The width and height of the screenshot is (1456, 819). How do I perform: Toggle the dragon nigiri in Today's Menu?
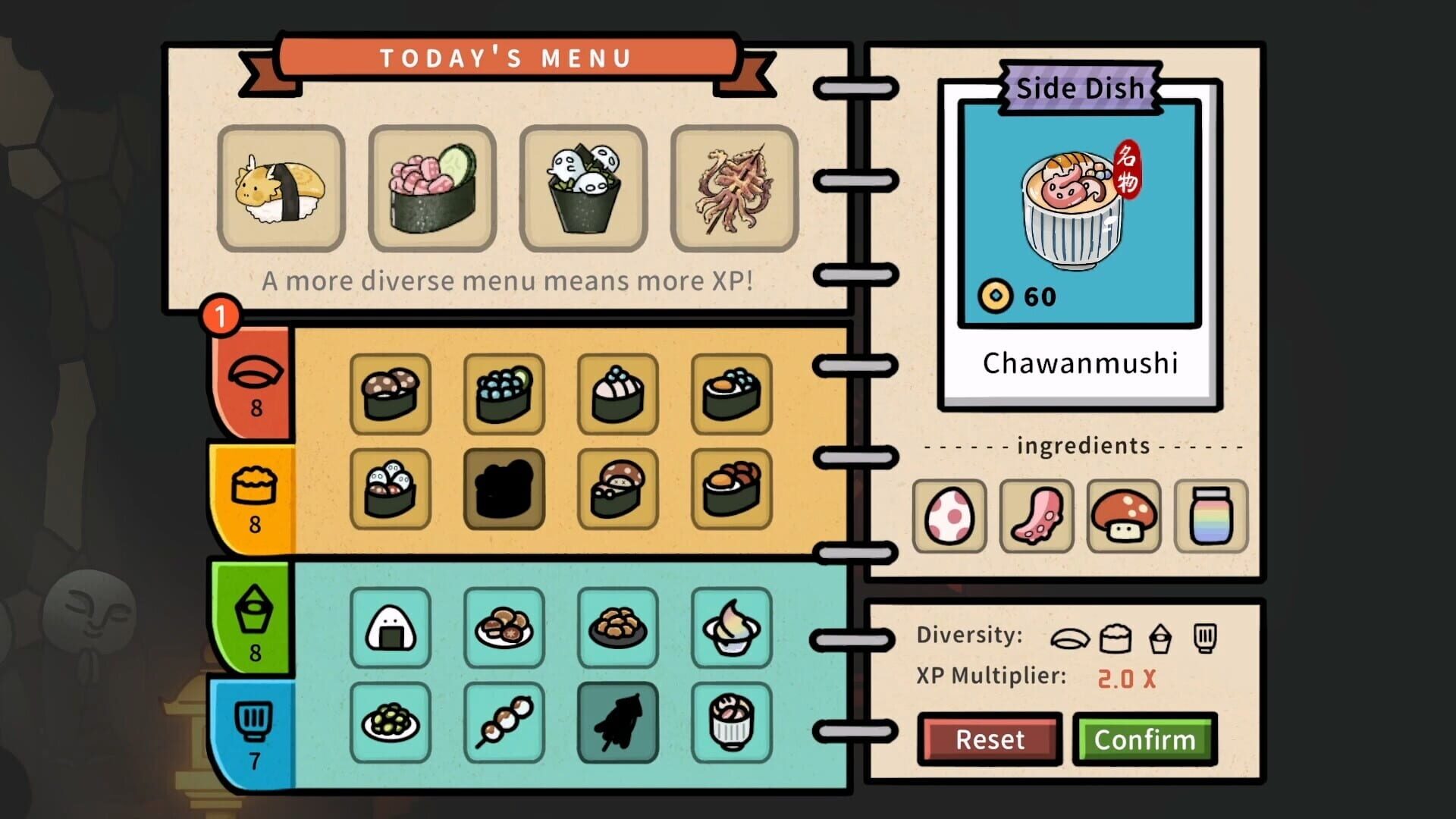281,187
